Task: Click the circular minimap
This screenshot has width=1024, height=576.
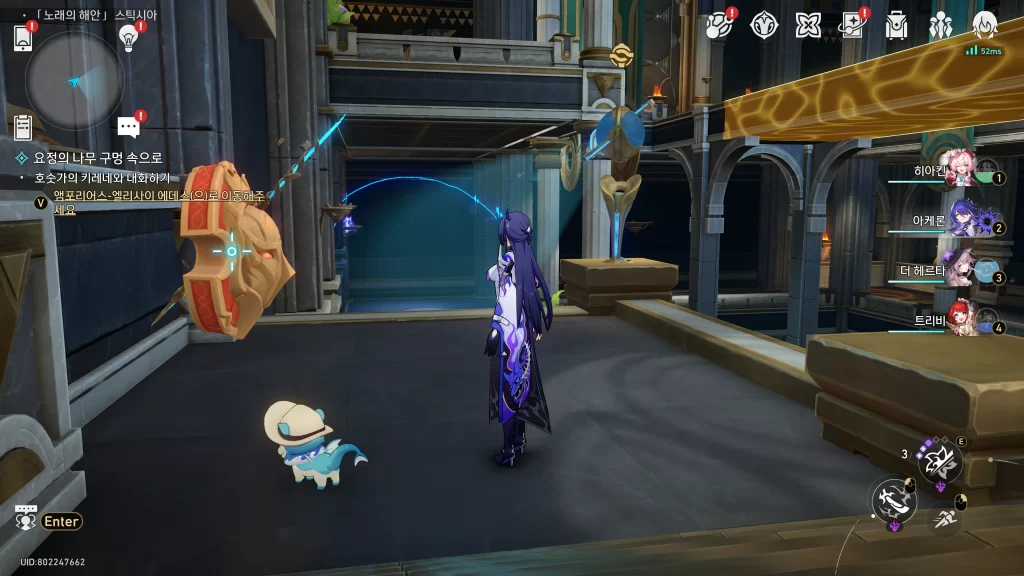Action: point(75,81)
